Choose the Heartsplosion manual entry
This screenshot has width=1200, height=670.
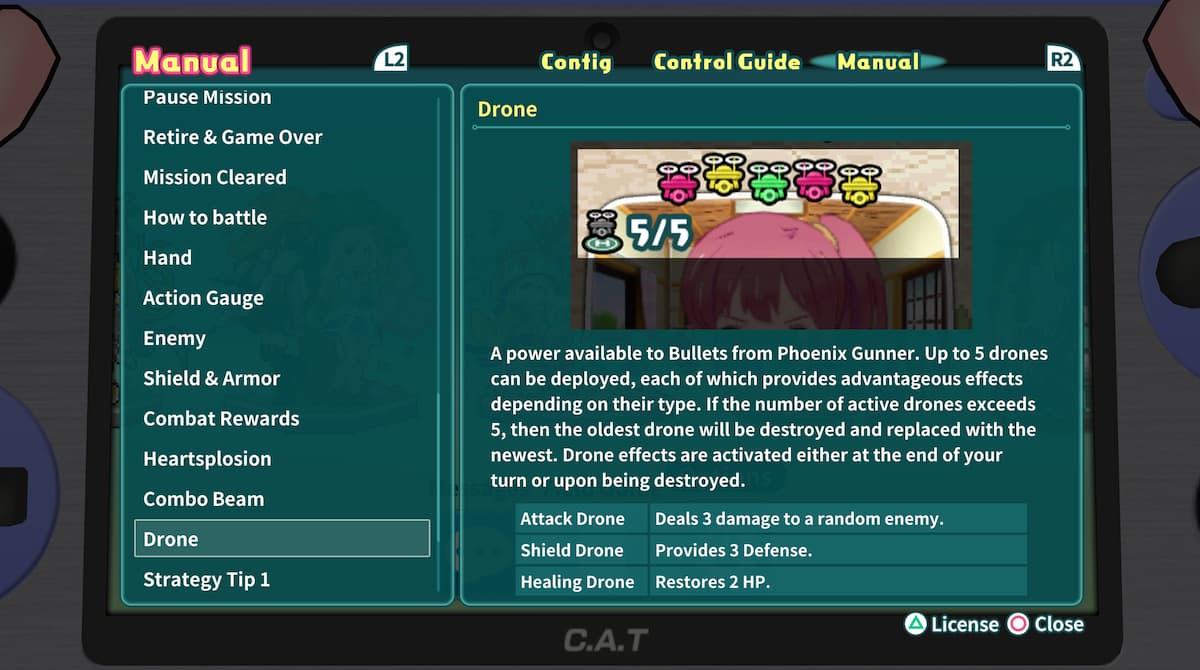207,458
